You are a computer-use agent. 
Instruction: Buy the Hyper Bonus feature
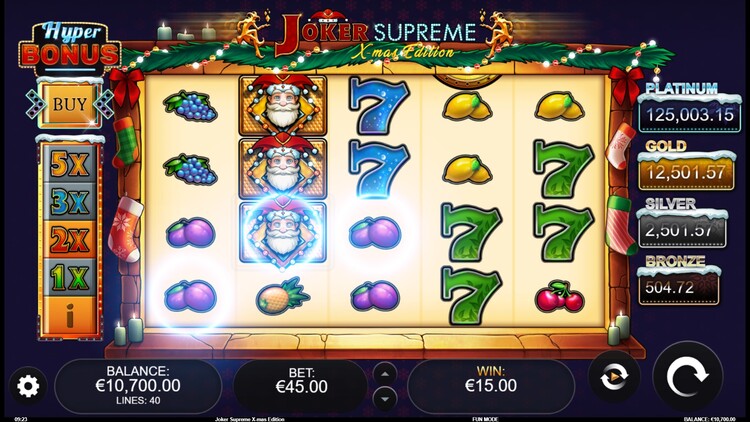tap(69, 104)
